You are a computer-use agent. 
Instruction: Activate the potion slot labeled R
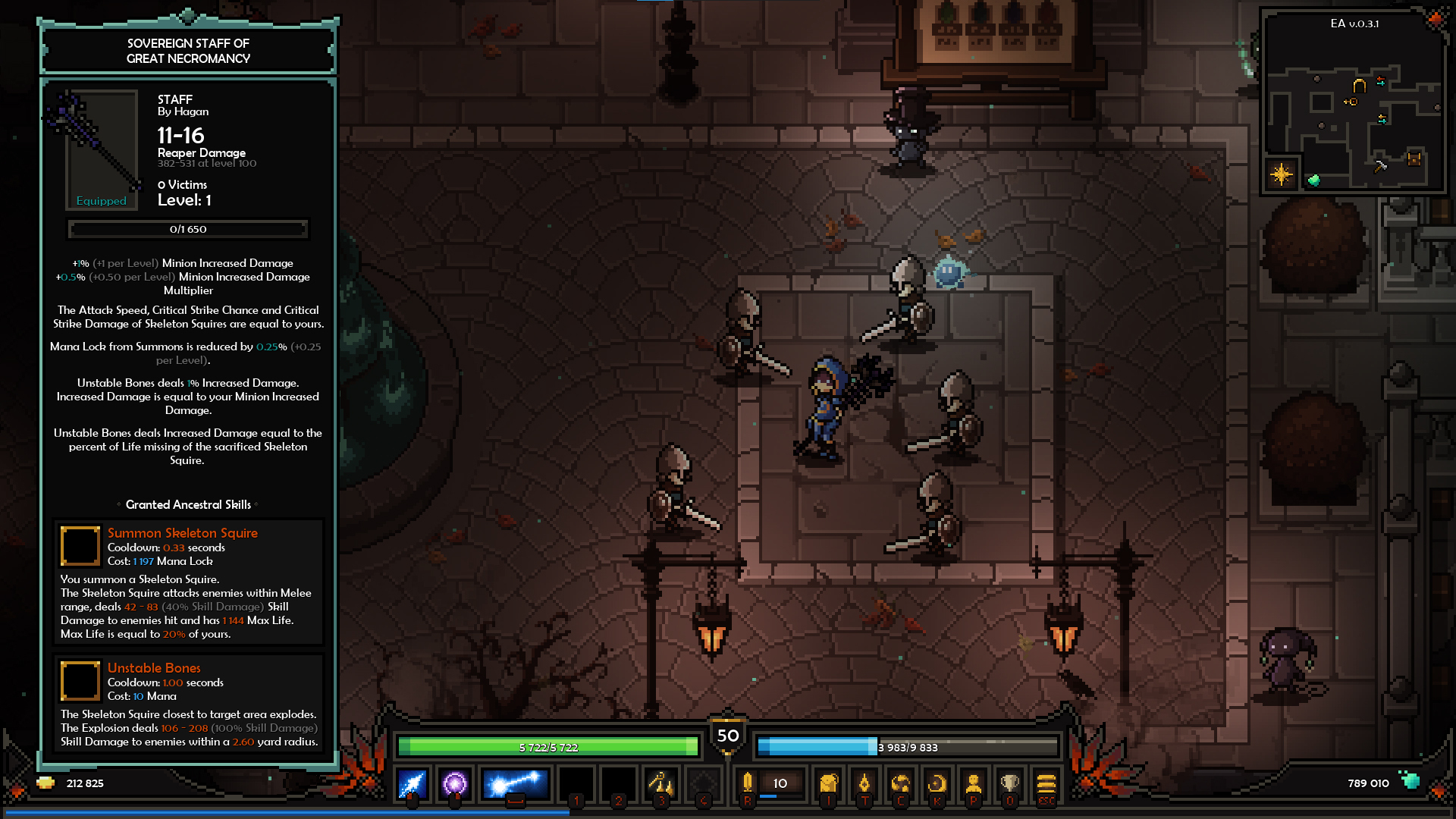coord(747,785)
